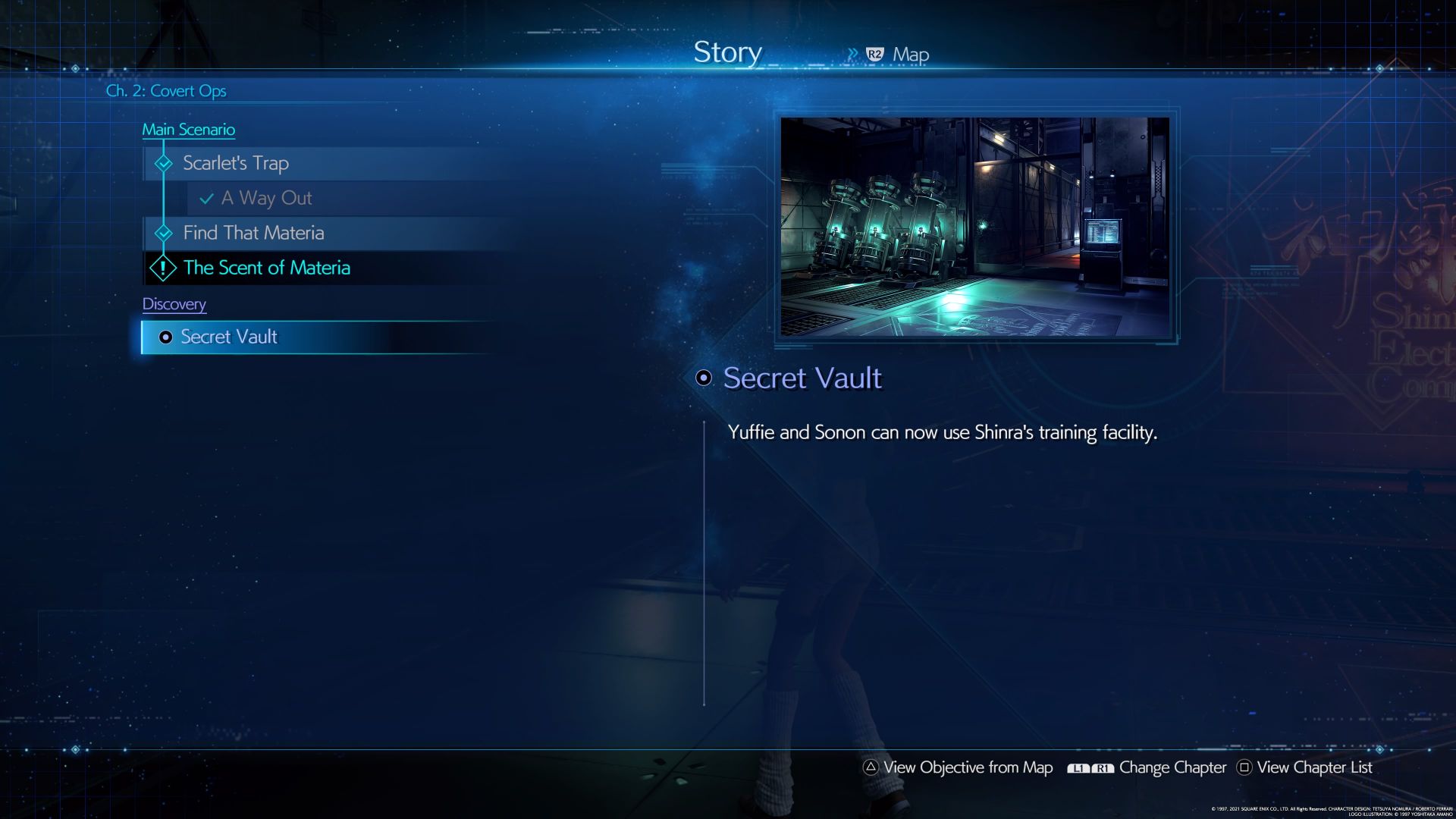Toggle completion status of A Way Out entry
The width and height of the screenshot is (1456, 819).
[265, 198]
